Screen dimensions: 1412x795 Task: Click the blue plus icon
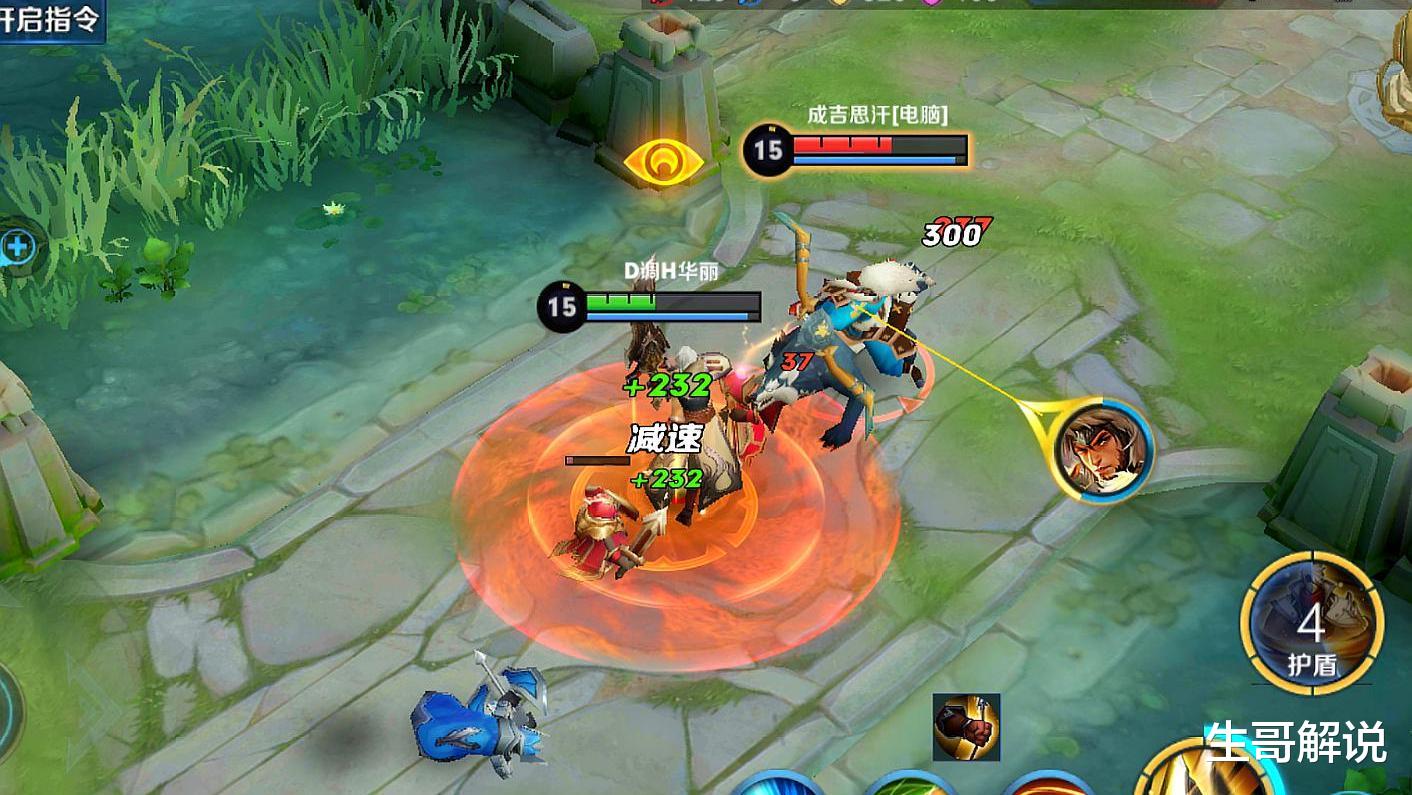(x=17, y=247)
